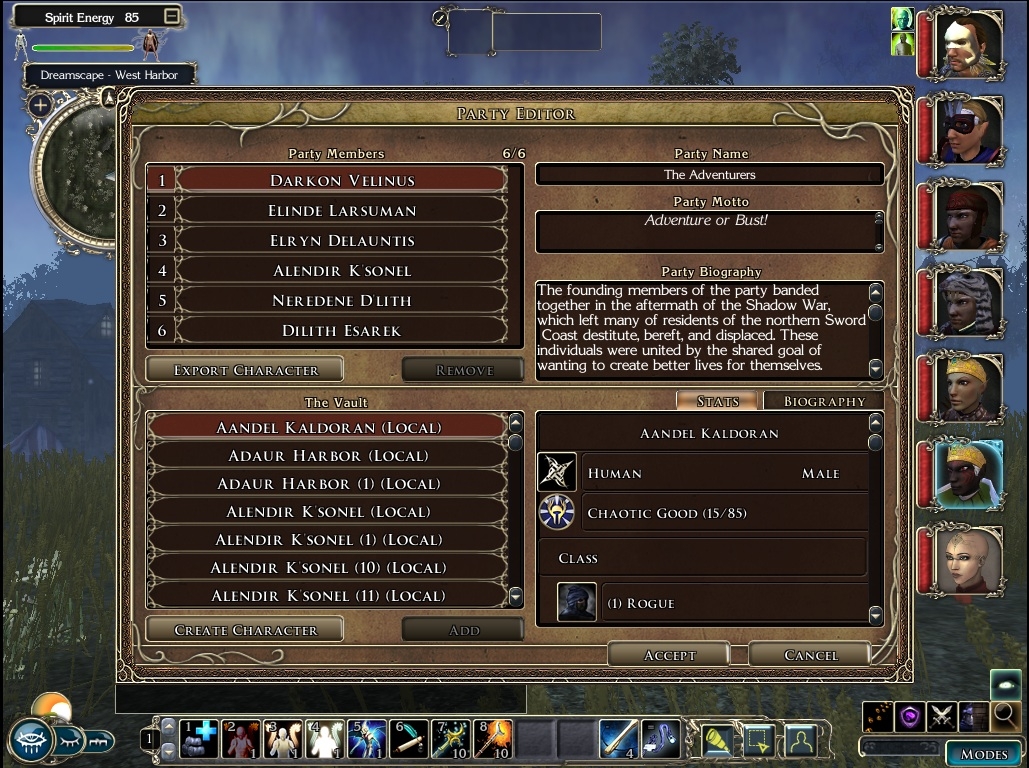
Task: Select Dilith Esarek in the party list
Action: click(x=341, y=331)
